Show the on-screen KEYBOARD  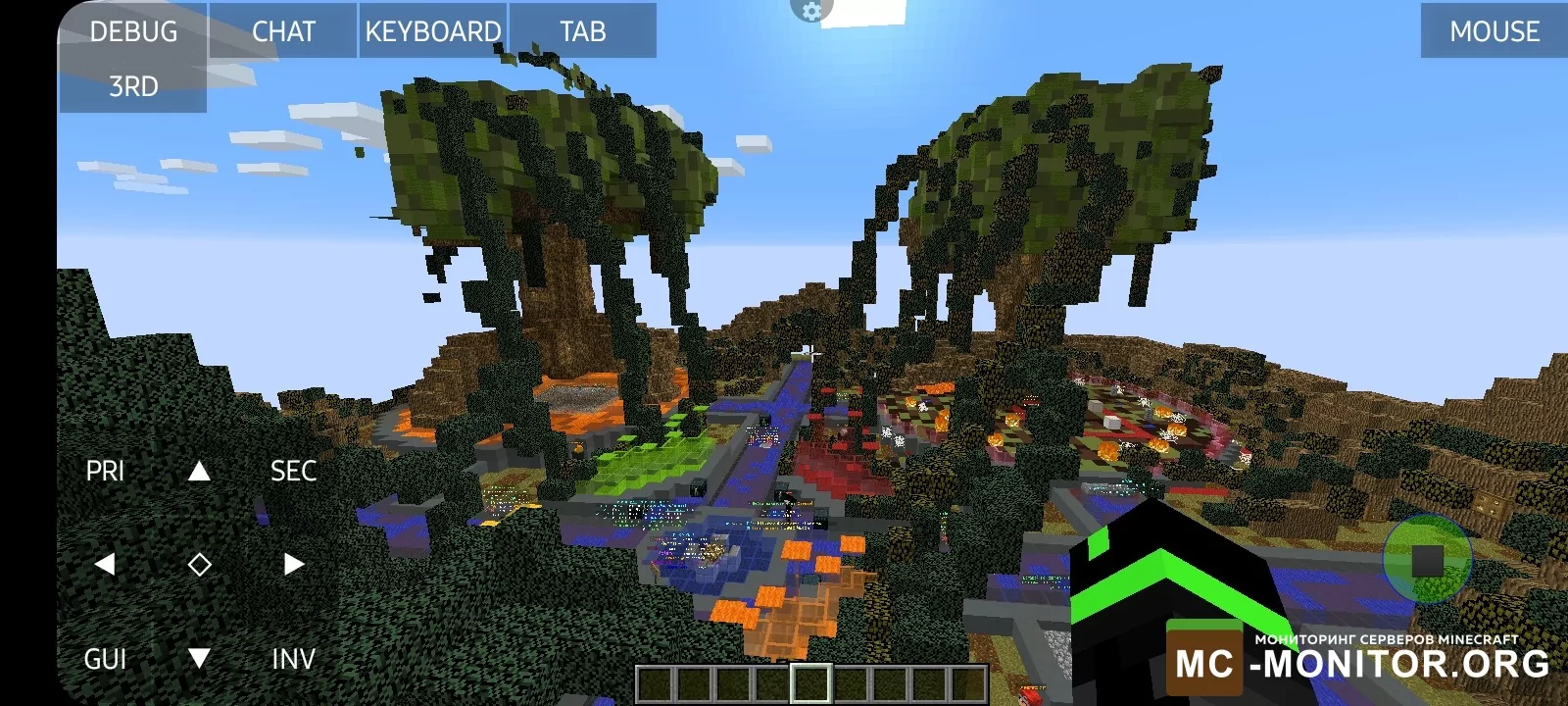coord(433,31)
